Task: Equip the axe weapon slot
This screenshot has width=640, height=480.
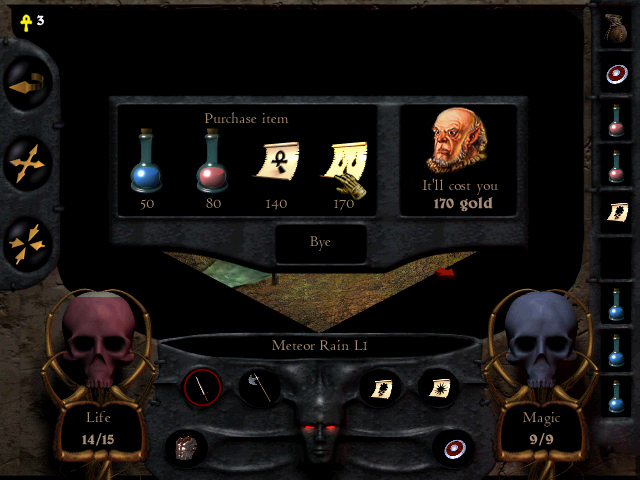Action: pos(257,386)
